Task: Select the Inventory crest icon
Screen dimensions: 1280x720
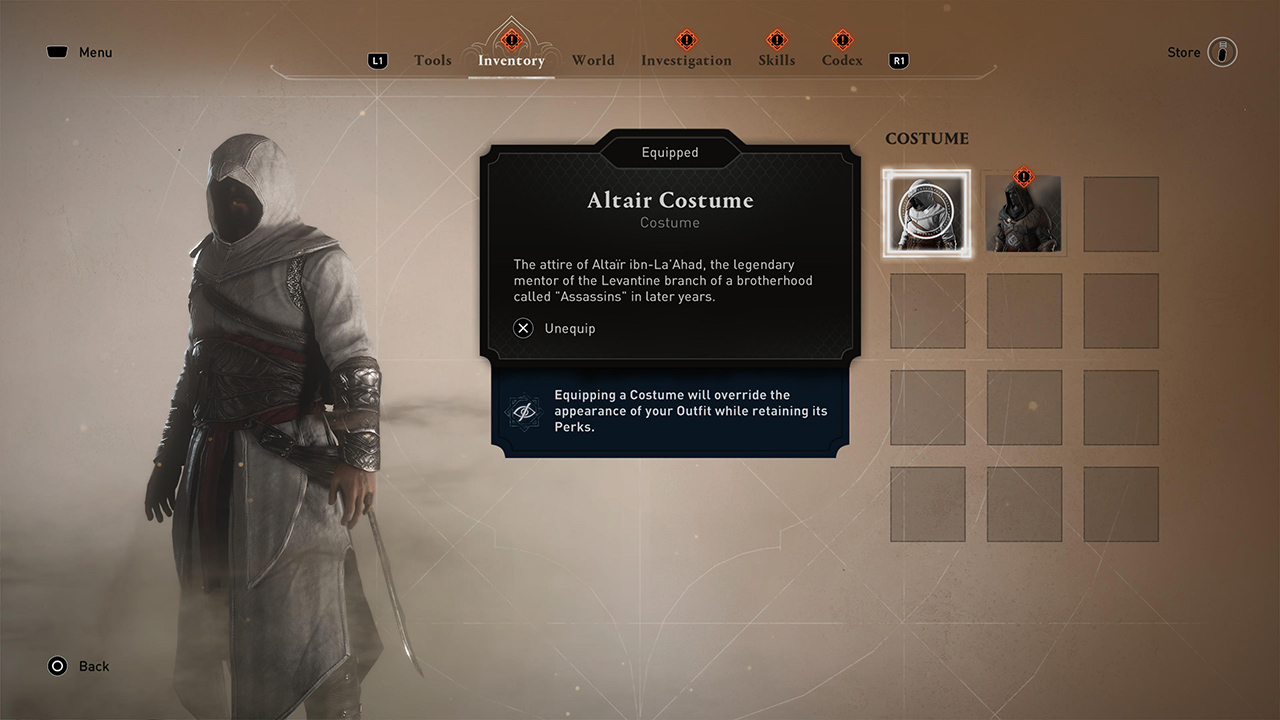Action: (x=510, y=42)
